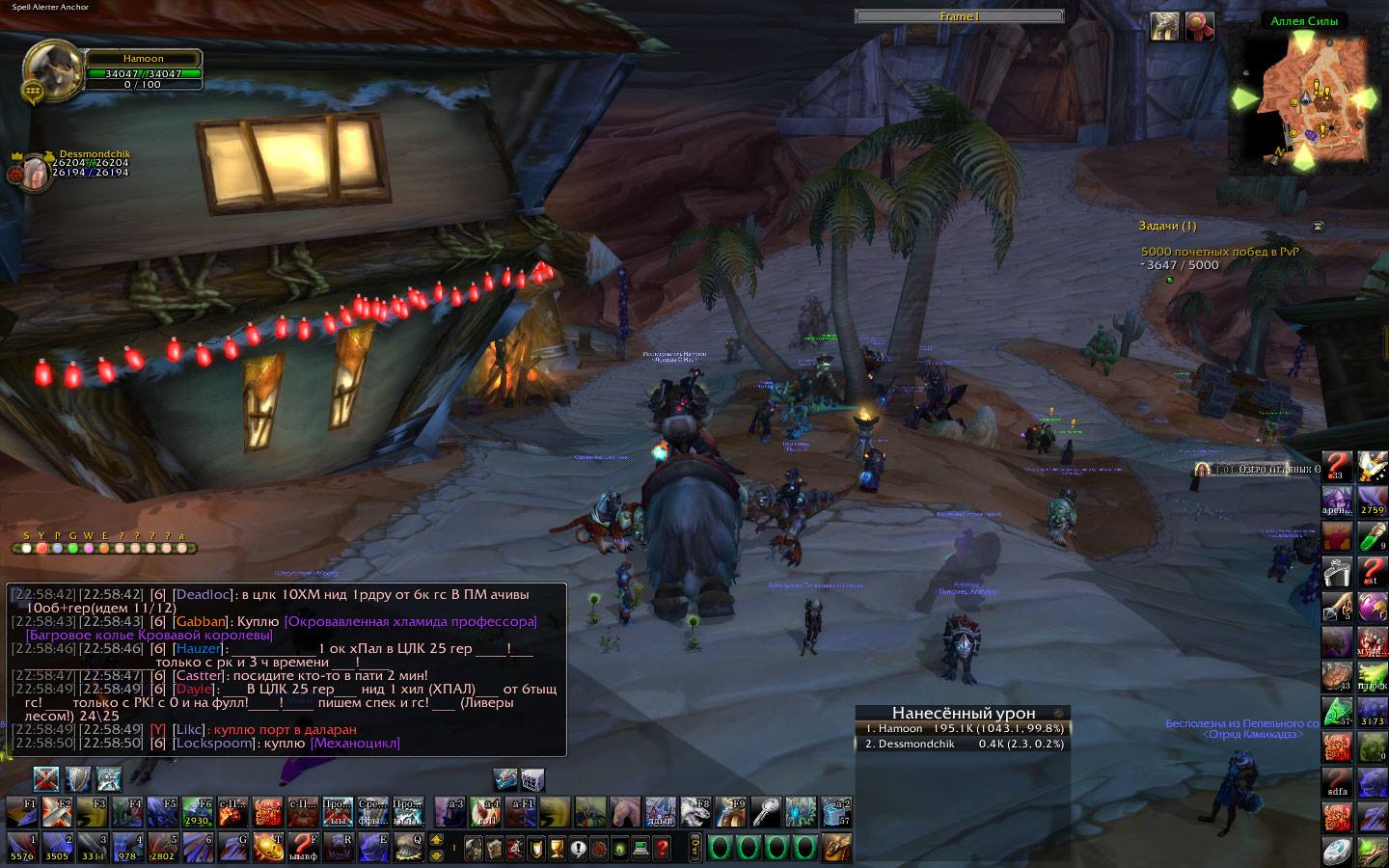
Task: Activate the ability bound to F6
Action: pos(199,813)
